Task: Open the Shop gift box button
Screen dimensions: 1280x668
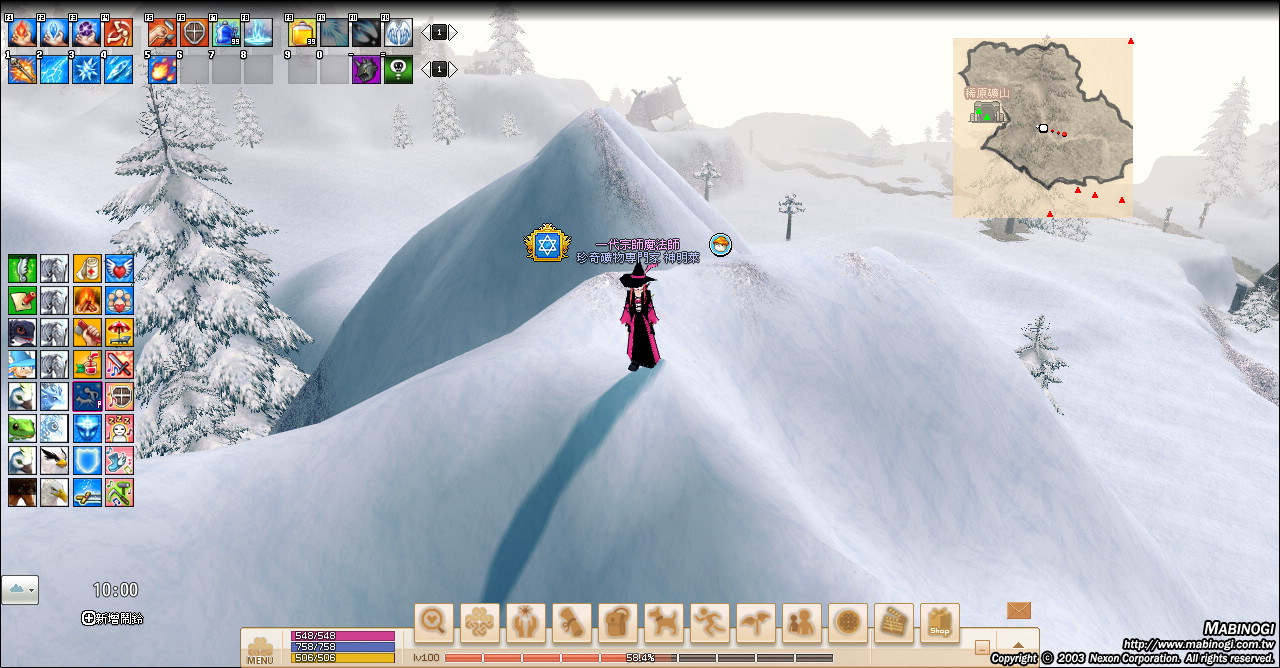Action: 939,623
